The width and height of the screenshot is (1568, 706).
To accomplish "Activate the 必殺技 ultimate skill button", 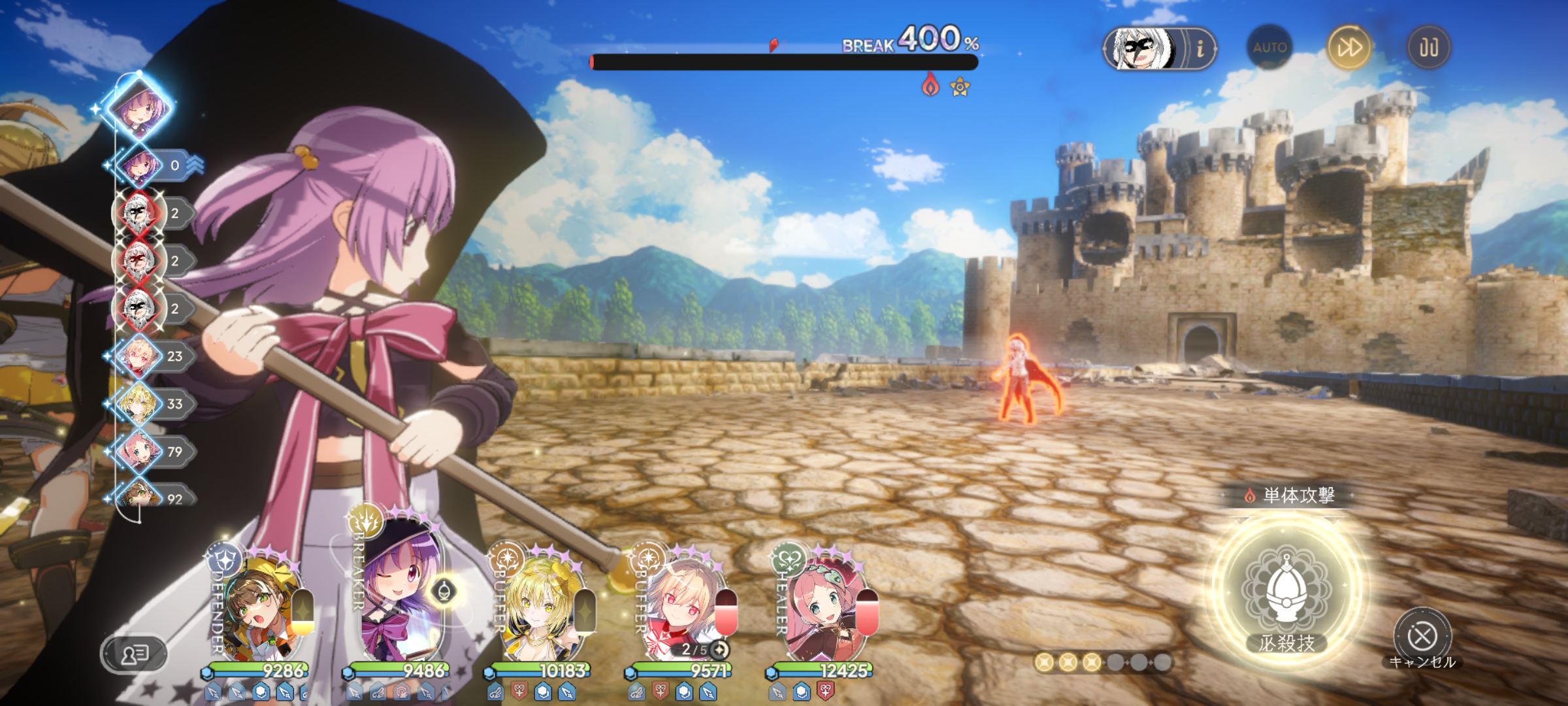I will (x=1286, y=590).
